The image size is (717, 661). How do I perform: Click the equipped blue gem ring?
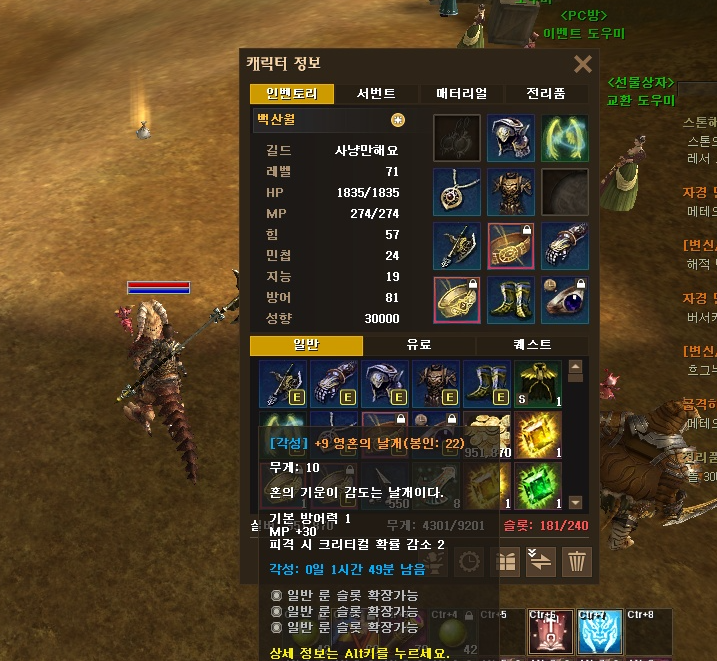tap(565, 300)
